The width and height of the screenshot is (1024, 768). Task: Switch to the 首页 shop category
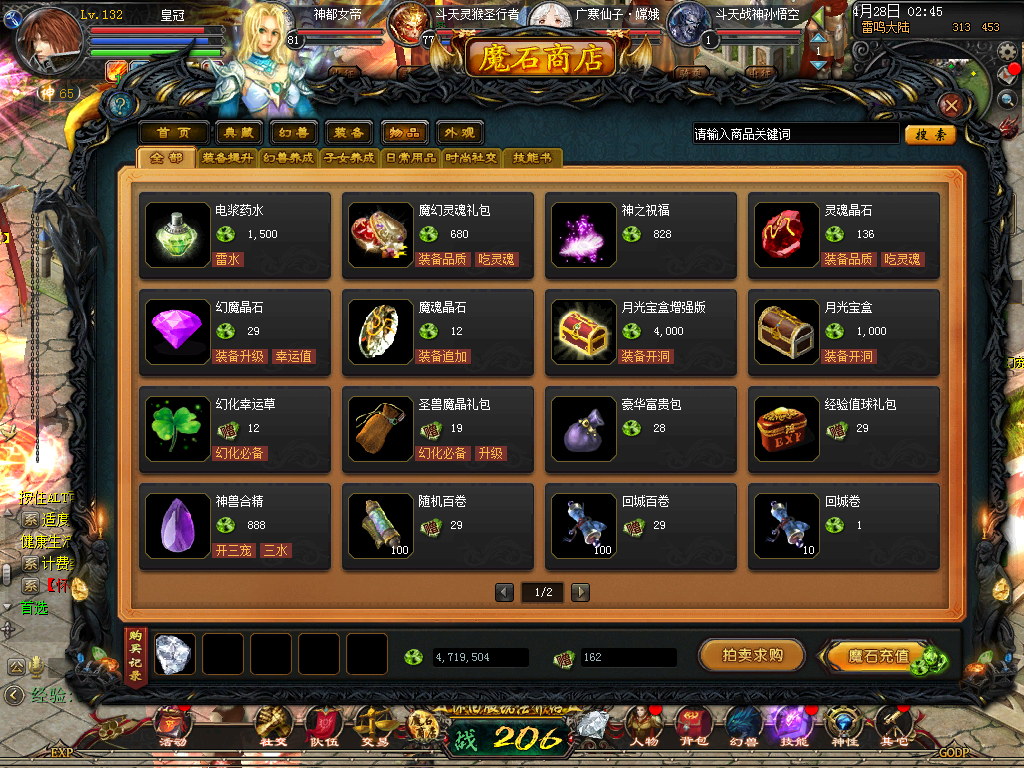[x=173, y=133]
